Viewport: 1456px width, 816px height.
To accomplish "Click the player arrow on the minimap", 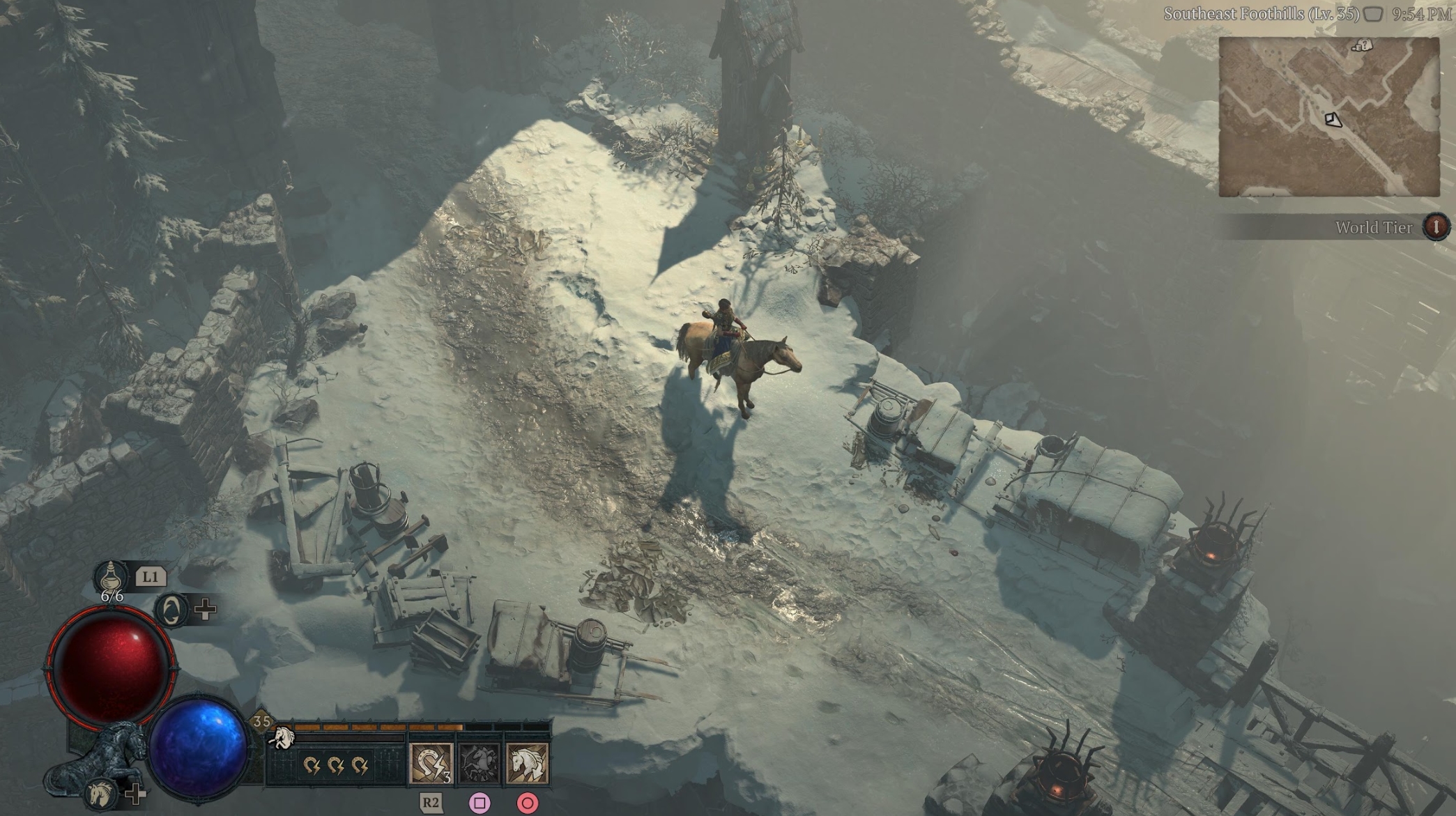I will coord(1333,120).
